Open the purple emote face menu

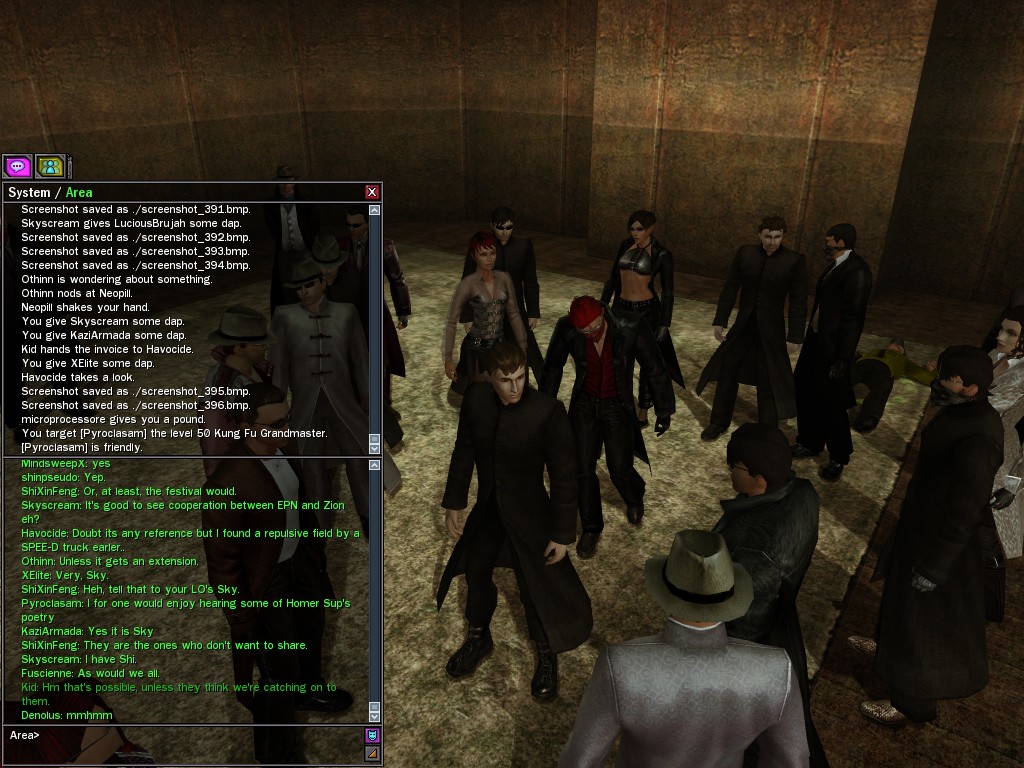(372, 736)
